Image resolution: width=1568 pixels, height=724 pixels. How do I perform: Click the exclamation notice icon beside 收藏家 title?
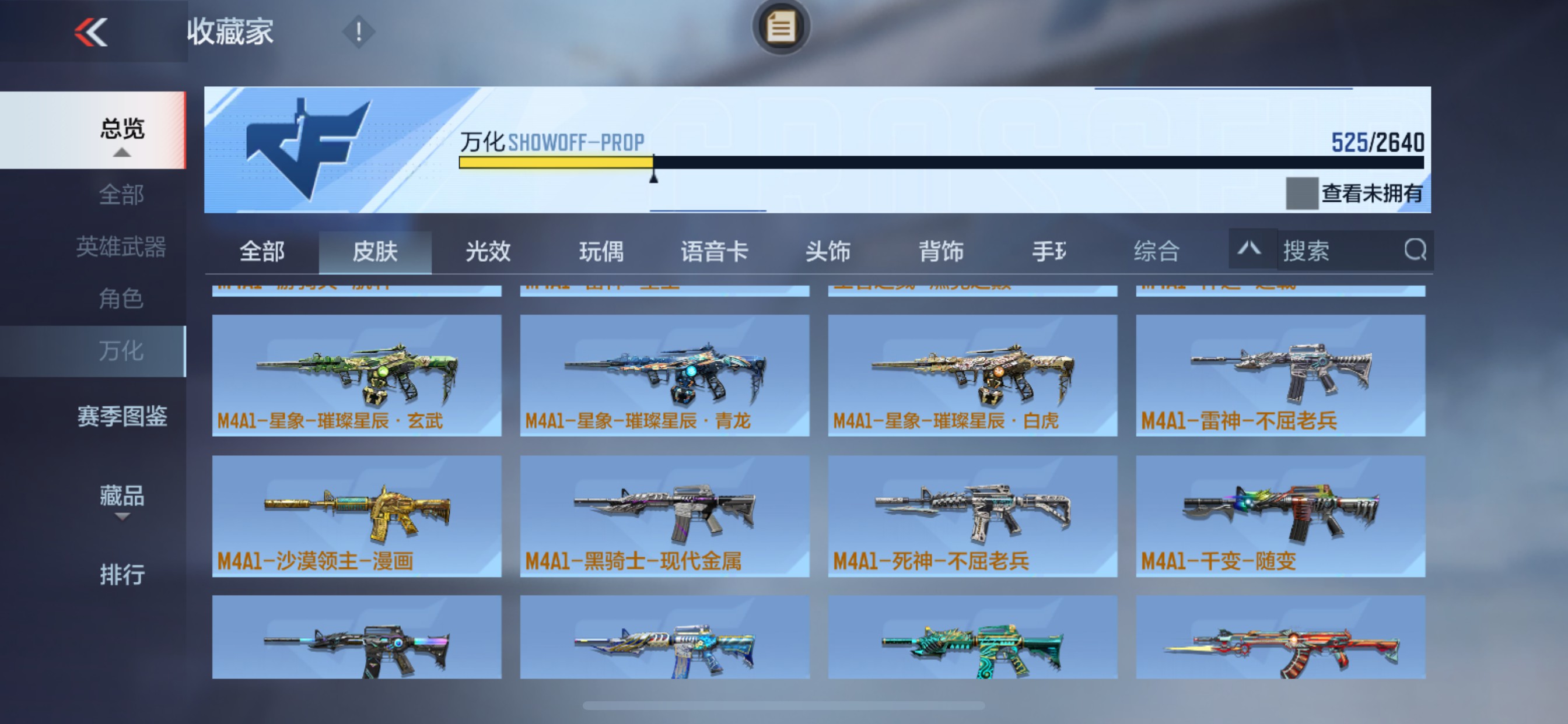point(358,31)
